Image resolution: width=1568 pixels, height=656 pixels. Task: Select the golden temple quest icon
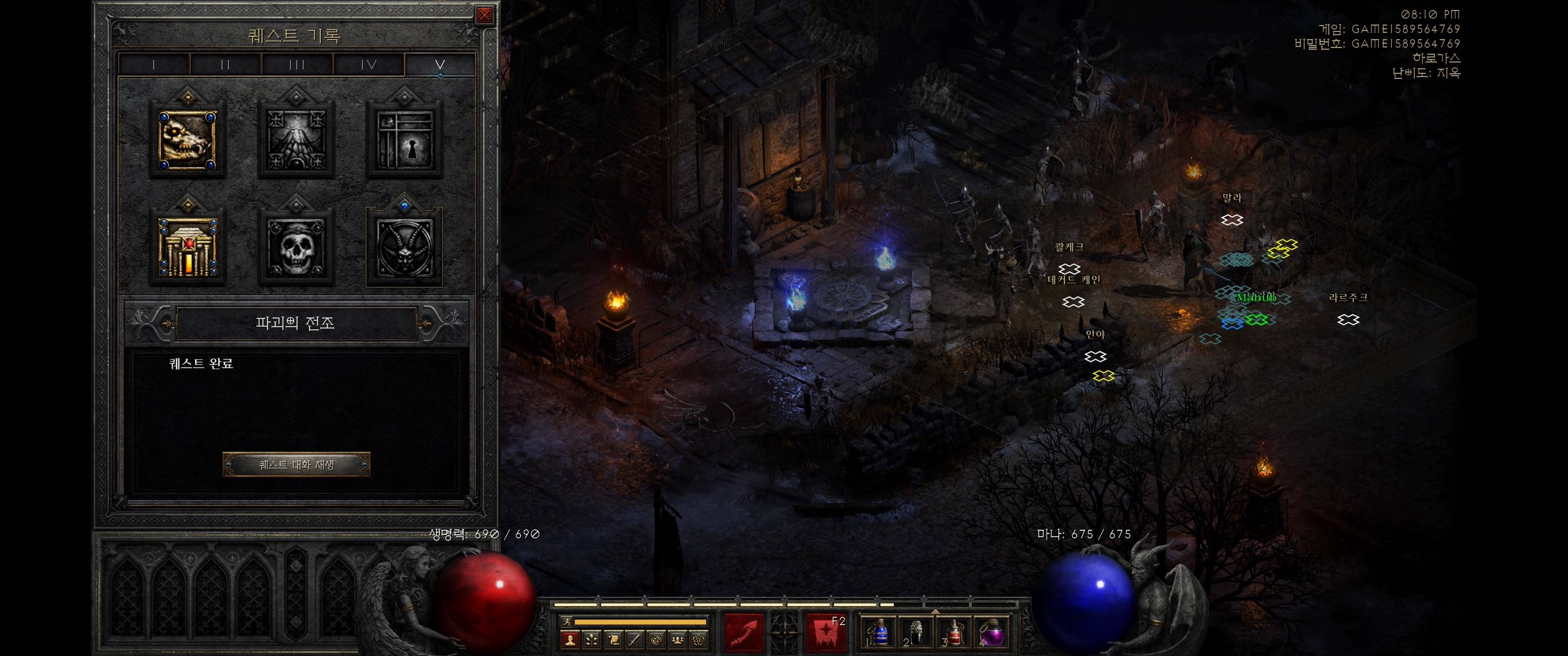tap(188, 248)
